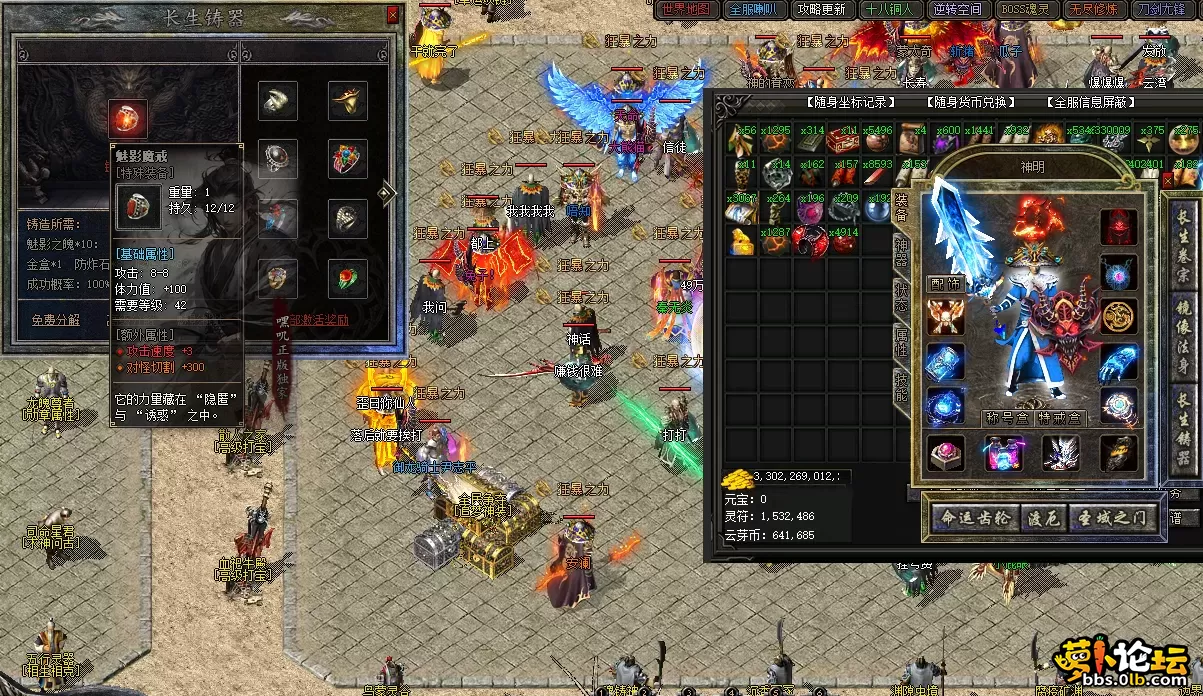Open the 命运齿轮 button
The width and height of the screenshot is (1203, 696).
pos(975,518)
